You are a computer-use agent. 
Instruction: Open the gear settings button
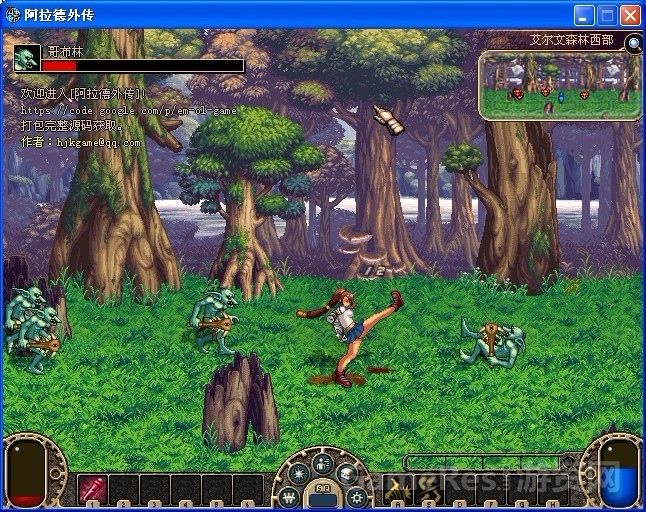pyautogui.click(x=356, y=496)
